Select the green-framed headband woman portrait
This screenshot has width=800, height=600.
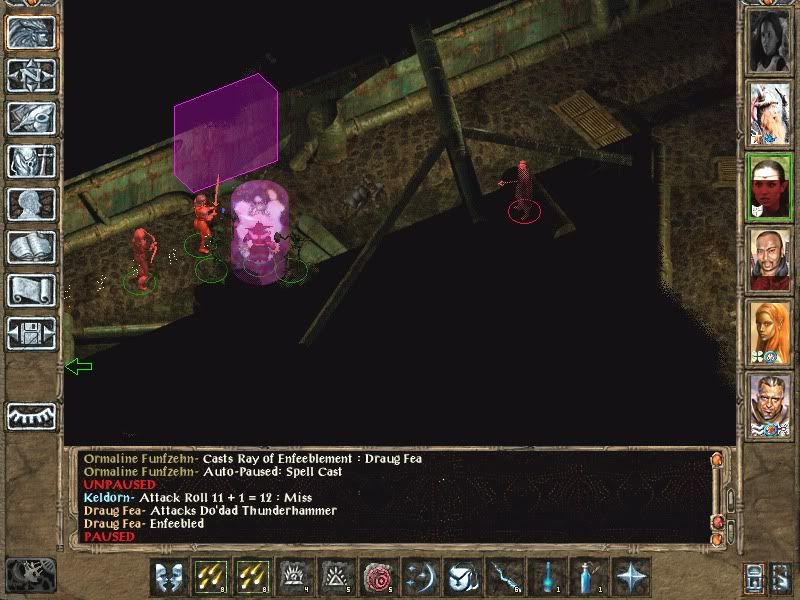(x=769, y=186)
